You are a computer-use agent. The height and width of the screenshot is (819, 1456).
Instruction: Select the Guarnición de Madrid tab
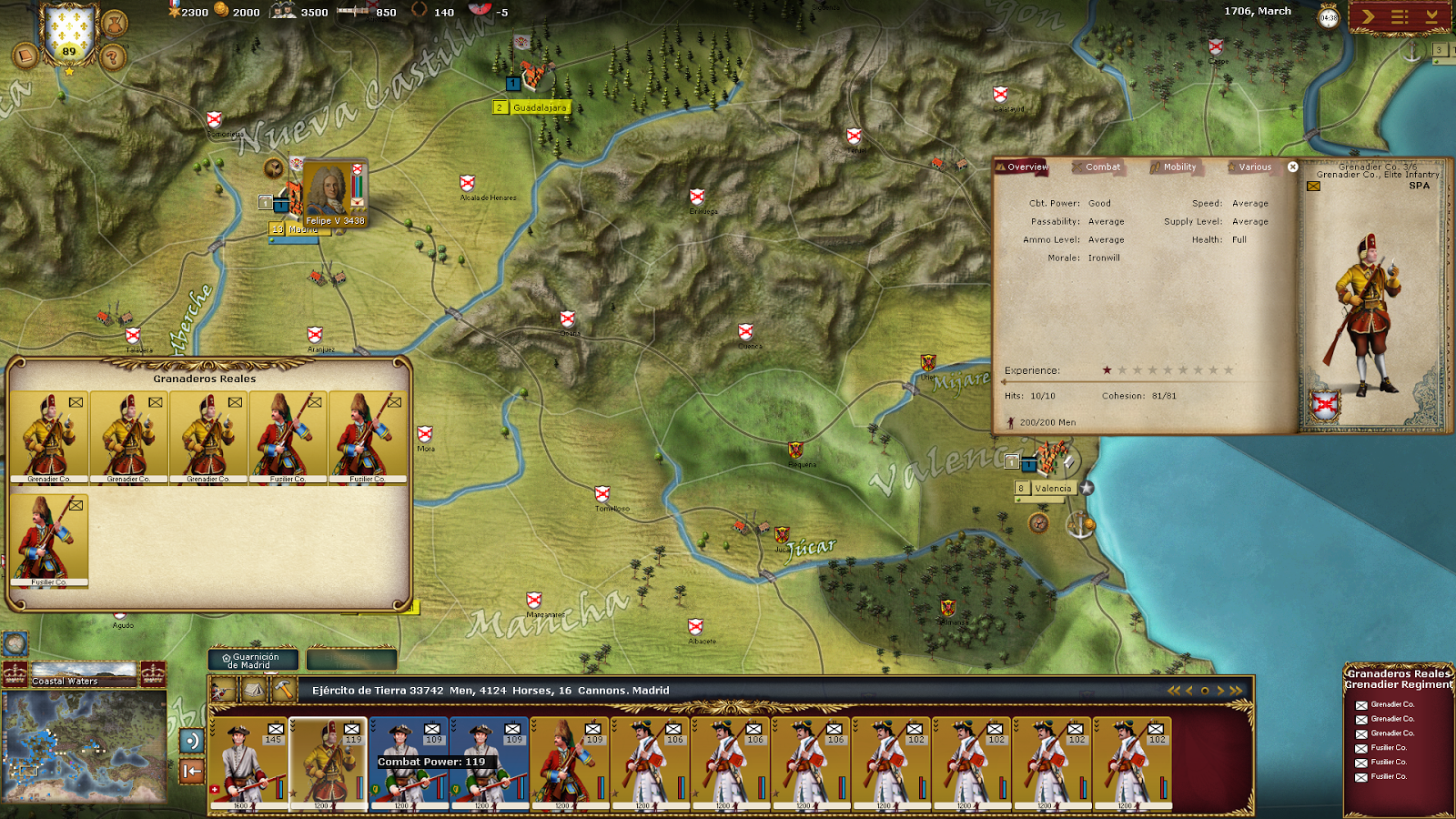click(253, 661)
